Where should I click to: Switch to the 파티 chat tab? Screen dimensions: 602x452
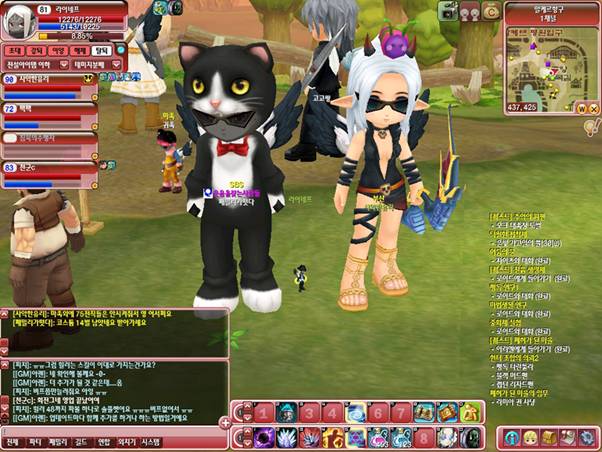(36, 441)
